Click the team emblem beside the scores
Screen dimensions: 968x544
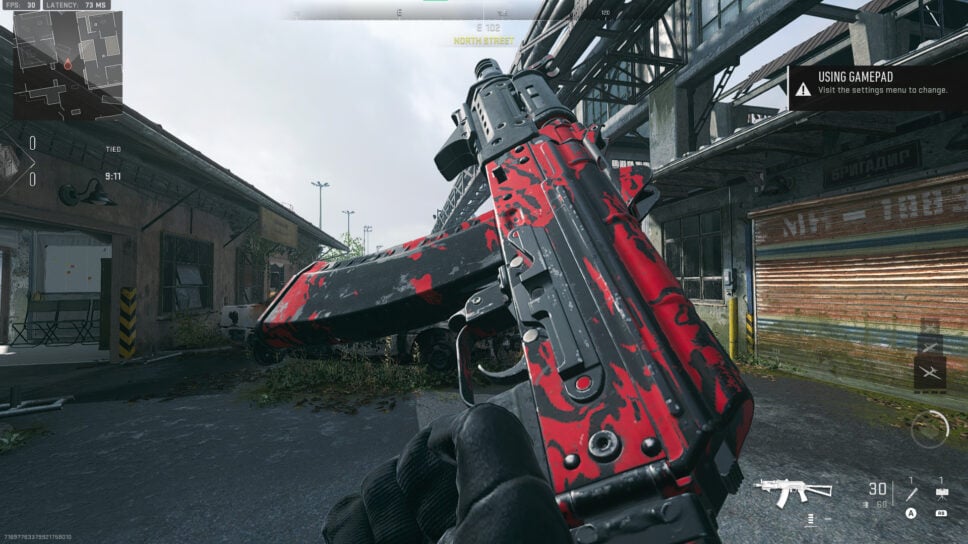pyautogui.click(x=10, y=160)
